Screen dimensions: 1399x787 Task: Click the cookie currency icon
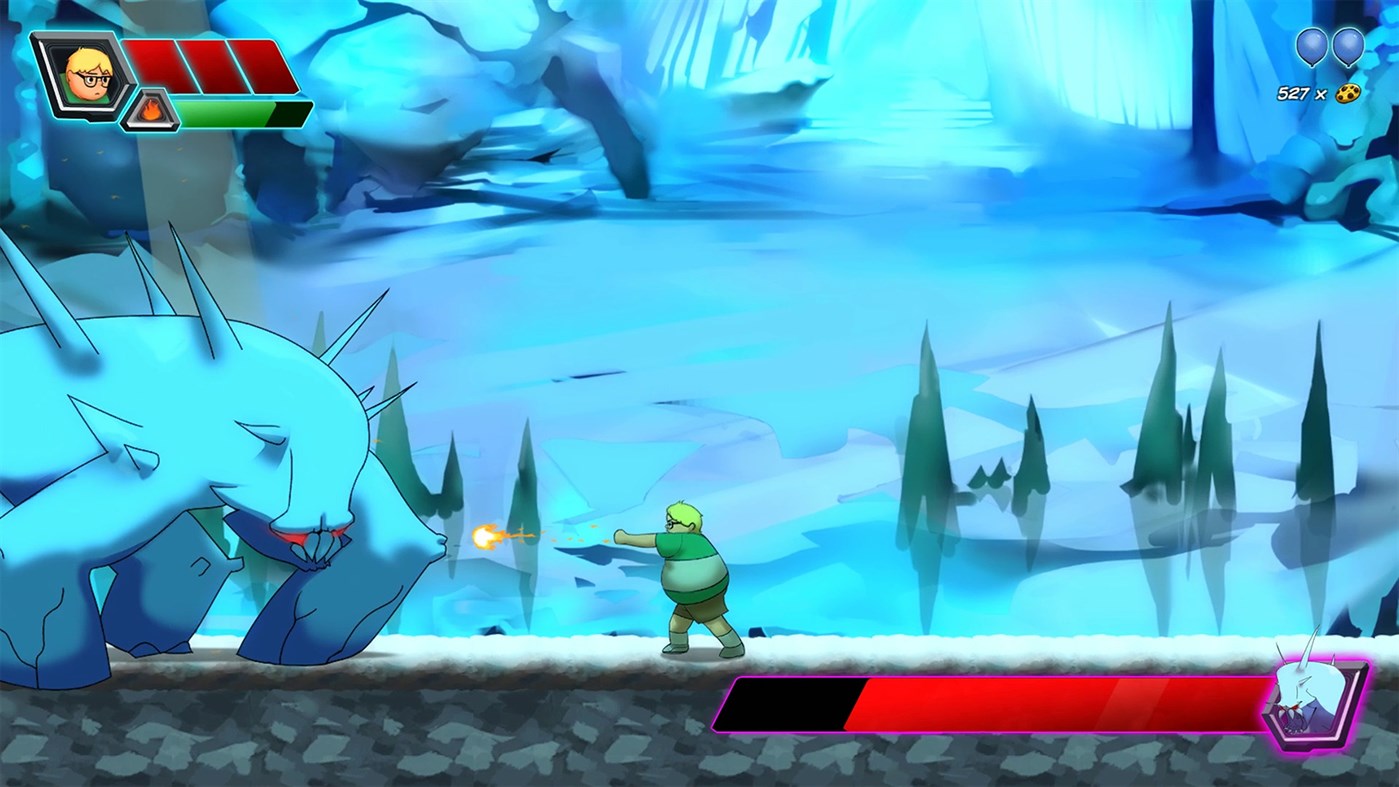1349,92
